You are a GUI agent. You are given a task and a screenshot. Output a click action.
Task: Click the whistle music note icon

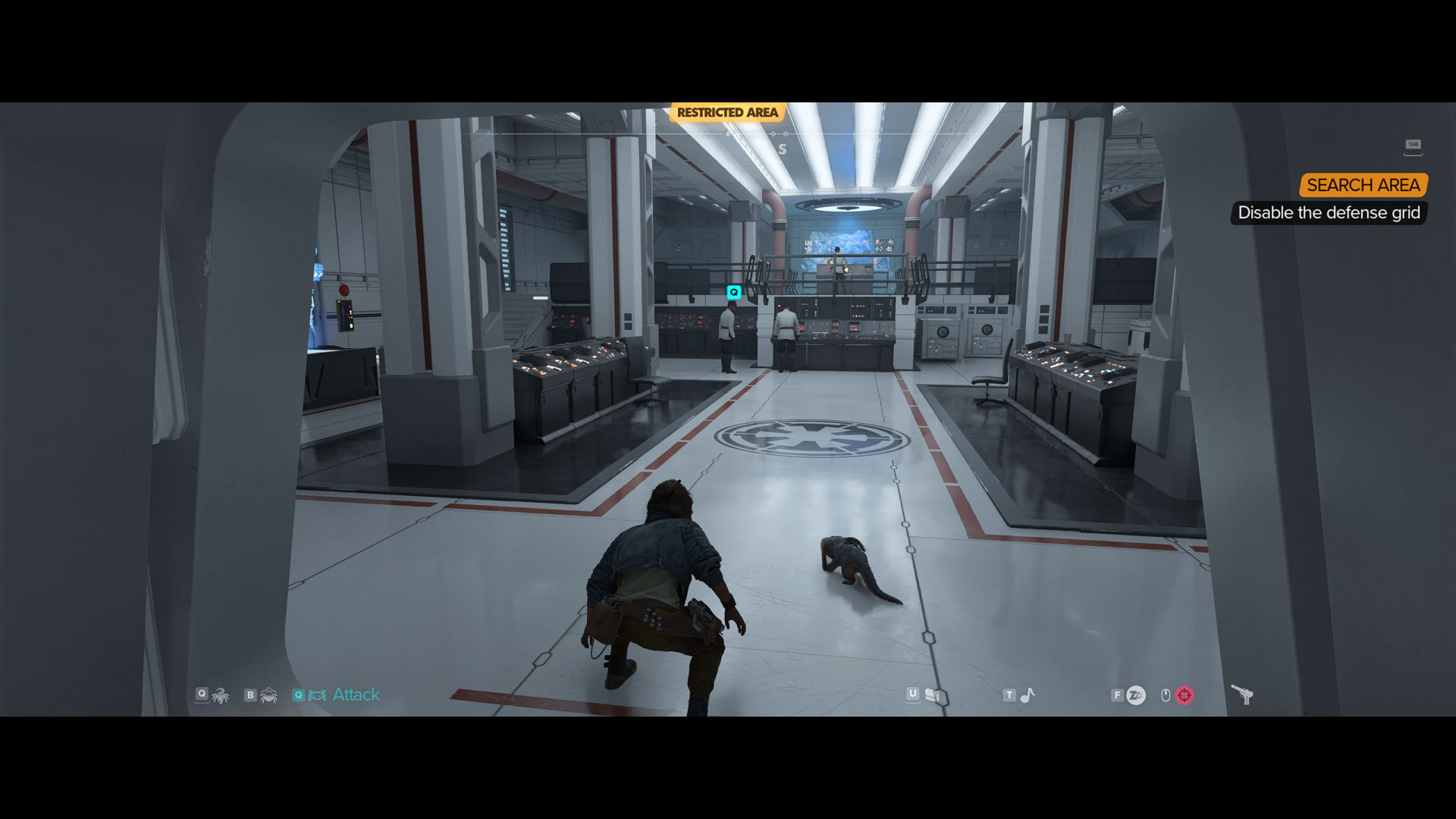point(1028,695)
